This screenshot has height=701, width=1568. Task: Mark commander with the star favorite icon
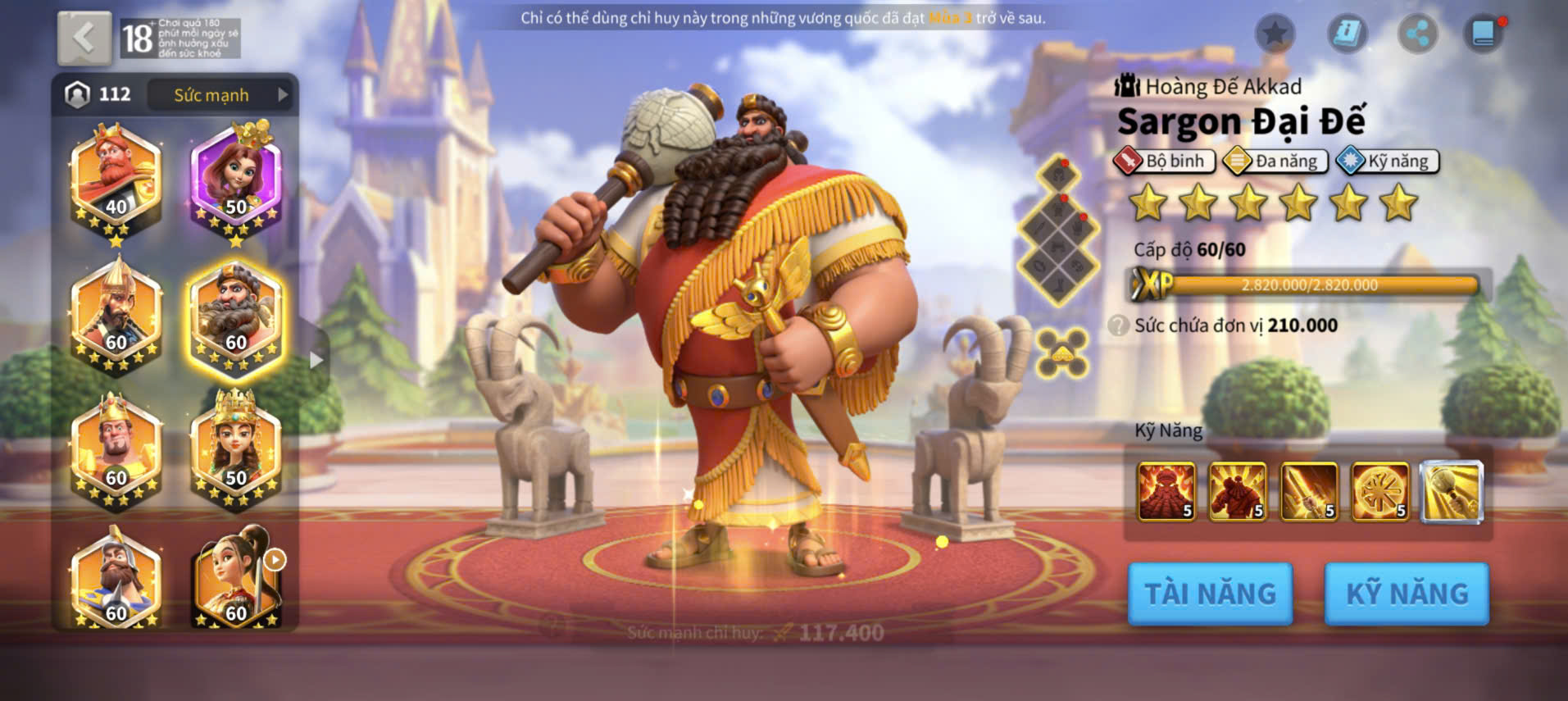1275,34
